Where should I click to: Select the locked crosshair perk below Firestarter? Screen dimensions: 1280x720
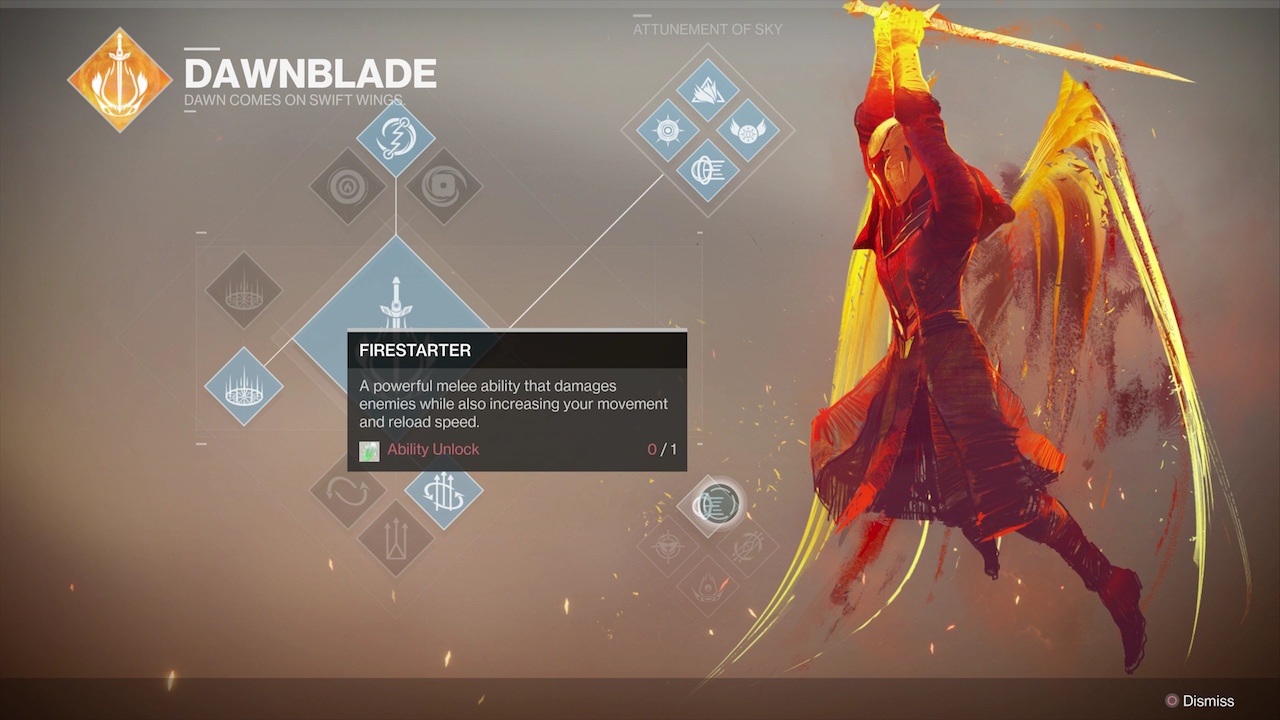[668, 546]
